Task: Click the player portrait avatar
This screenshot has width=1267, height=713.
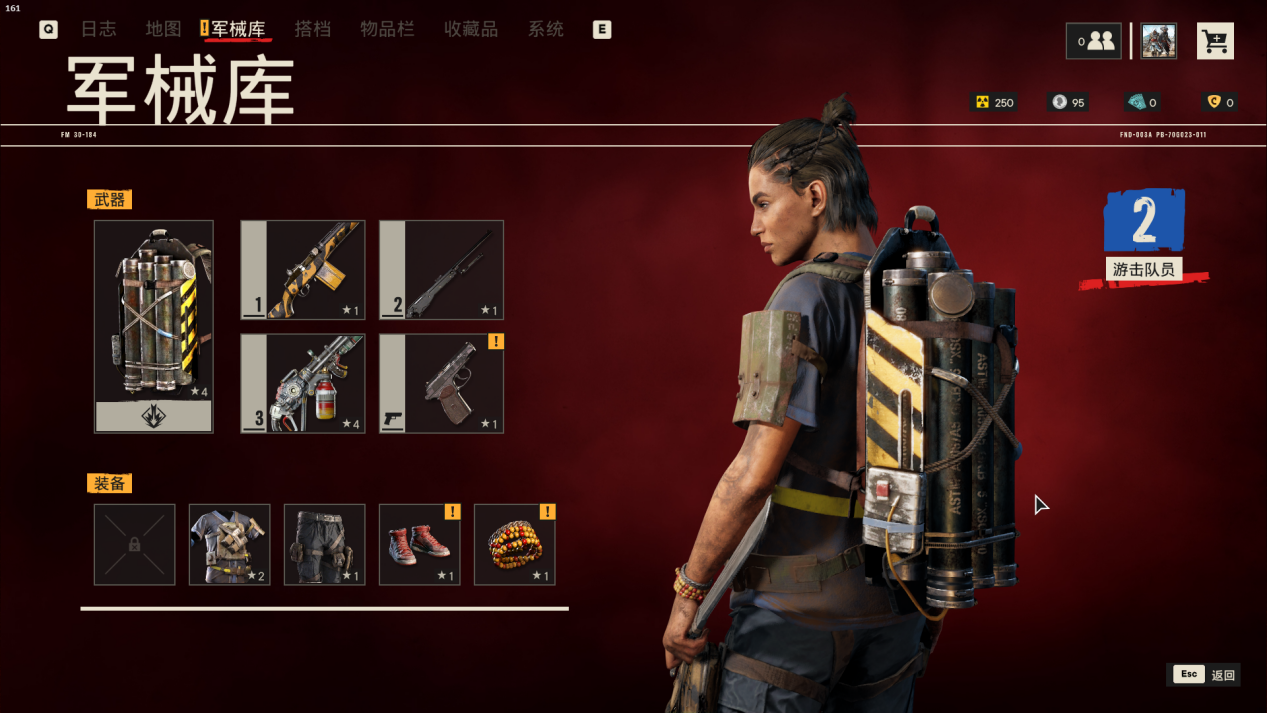Action: click(1158, 41)
